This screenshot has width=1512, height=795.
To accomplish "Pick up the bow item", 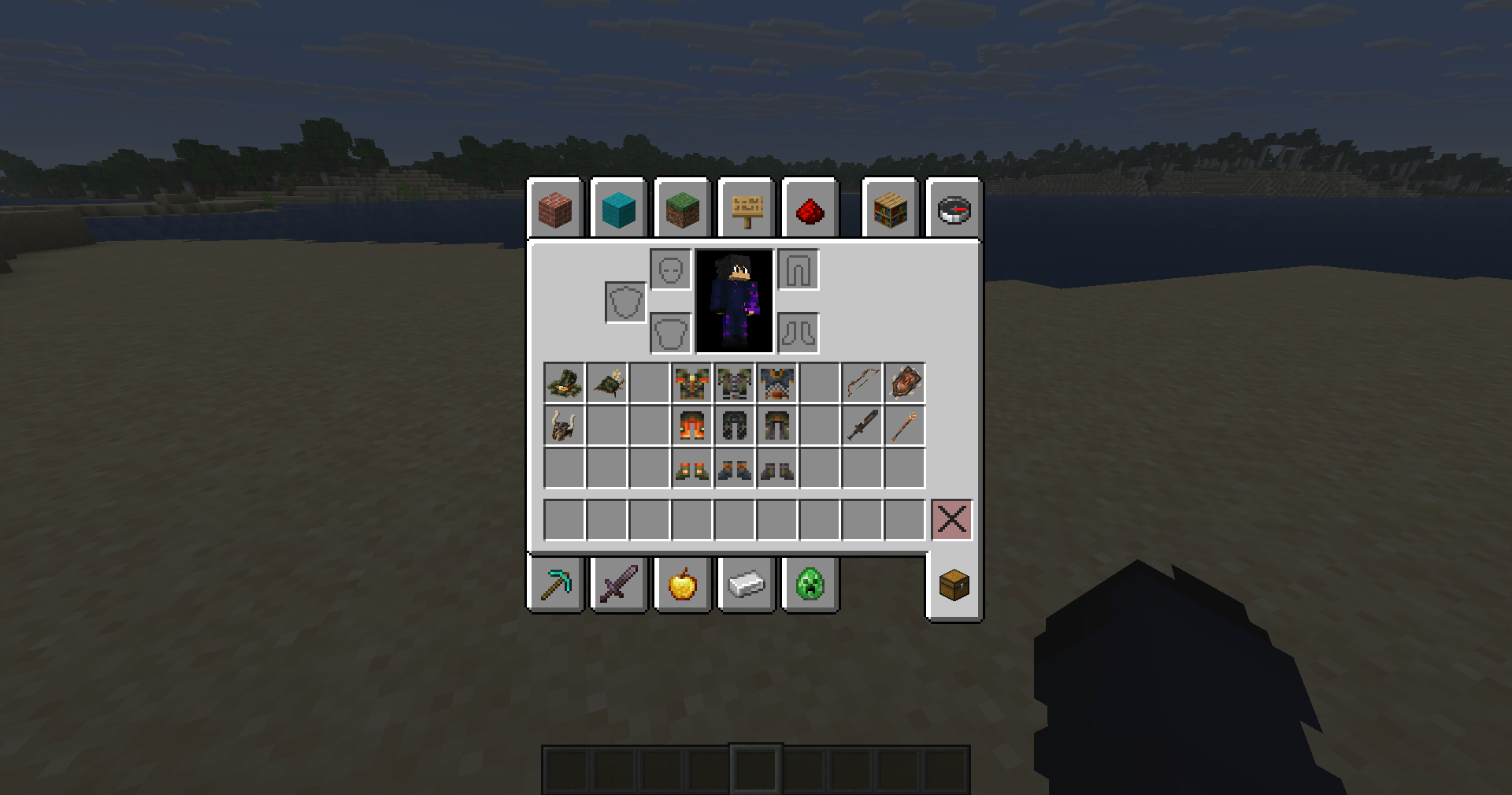I will (x=862, y=383).
